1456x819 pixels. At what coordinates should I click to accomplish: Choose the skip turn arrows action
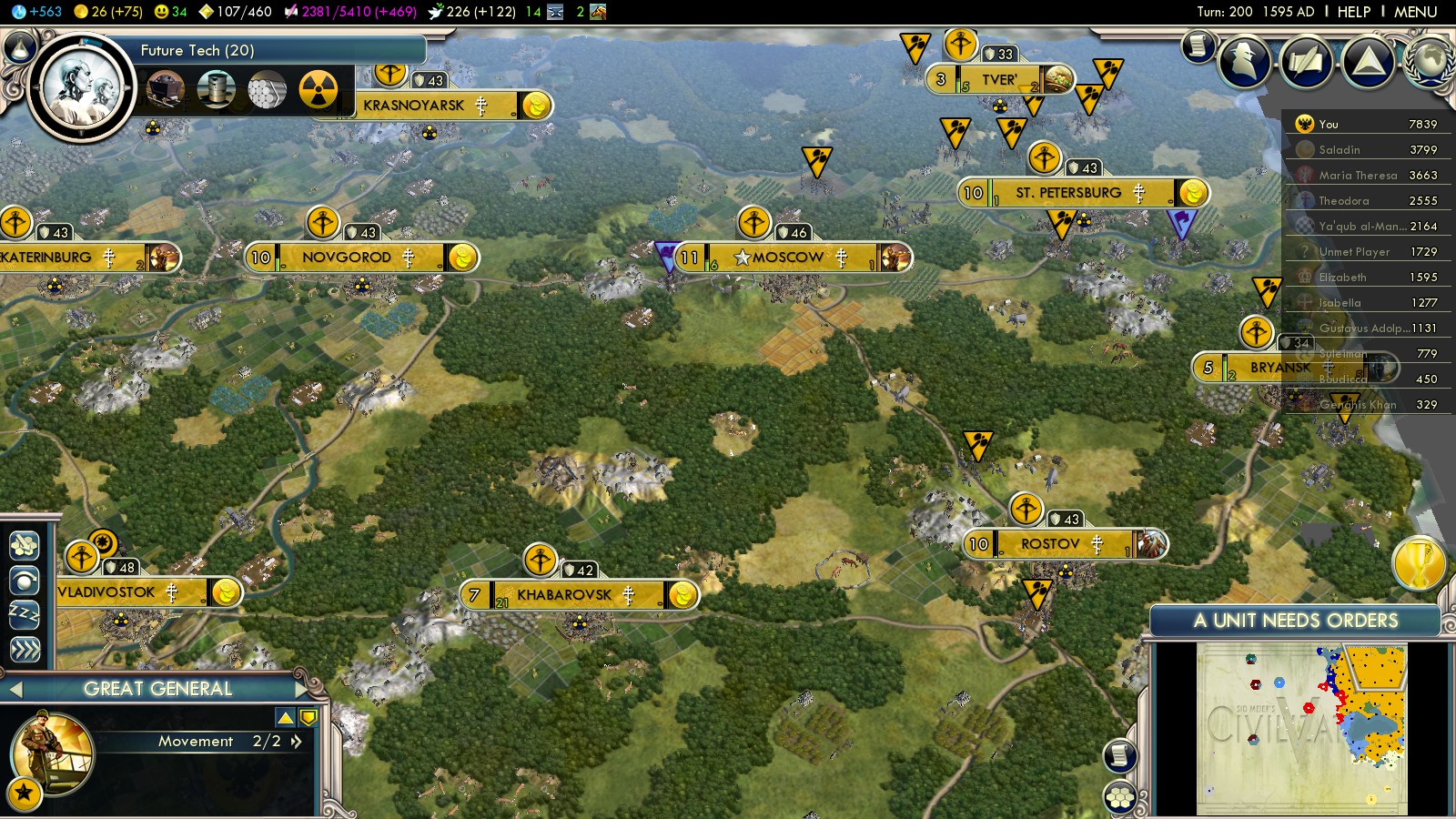point(25,649)
